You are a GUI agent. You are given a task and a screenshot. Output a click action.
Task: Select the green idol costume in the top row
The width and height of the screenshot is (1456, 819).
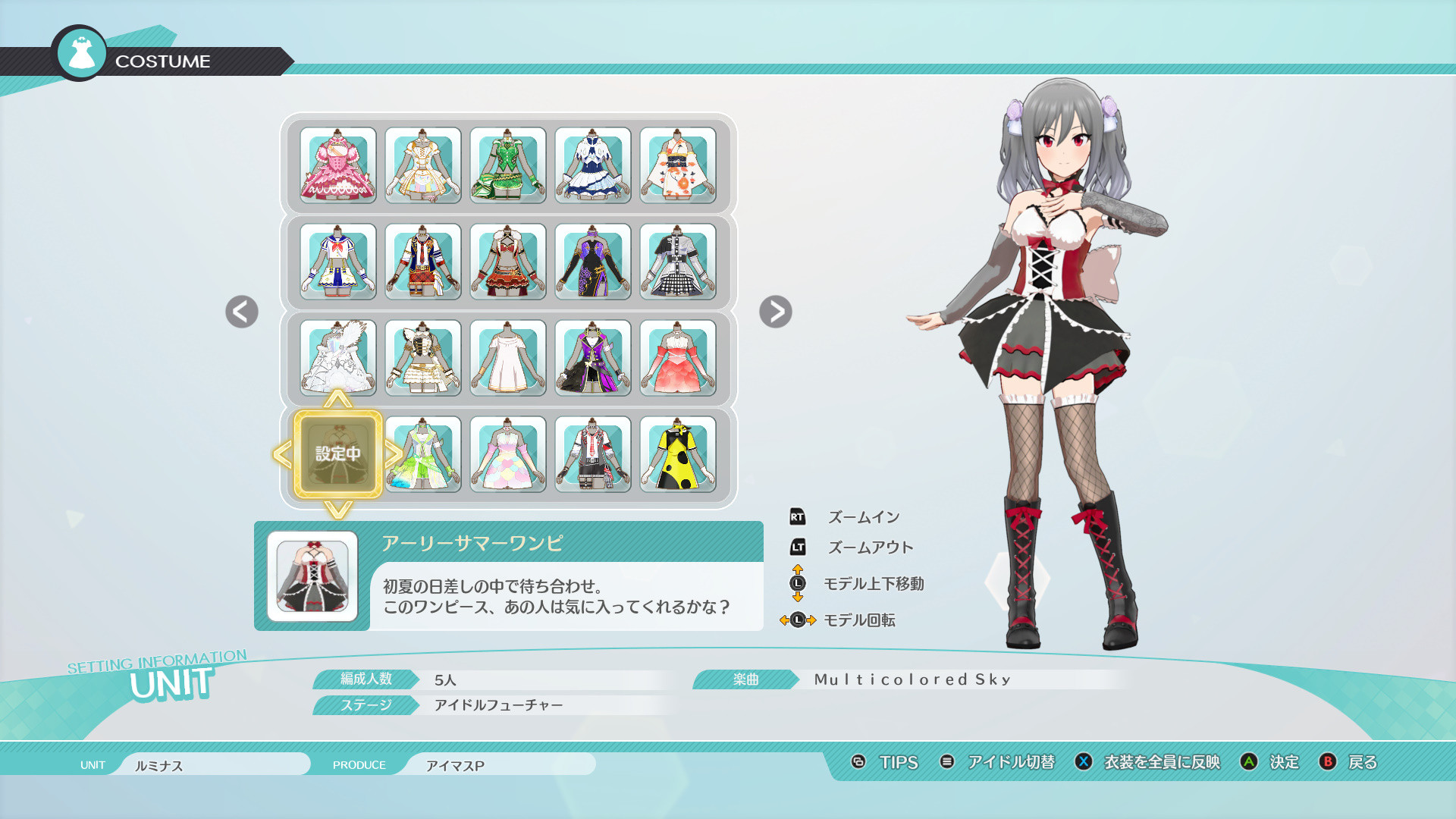tap(507, 165)
